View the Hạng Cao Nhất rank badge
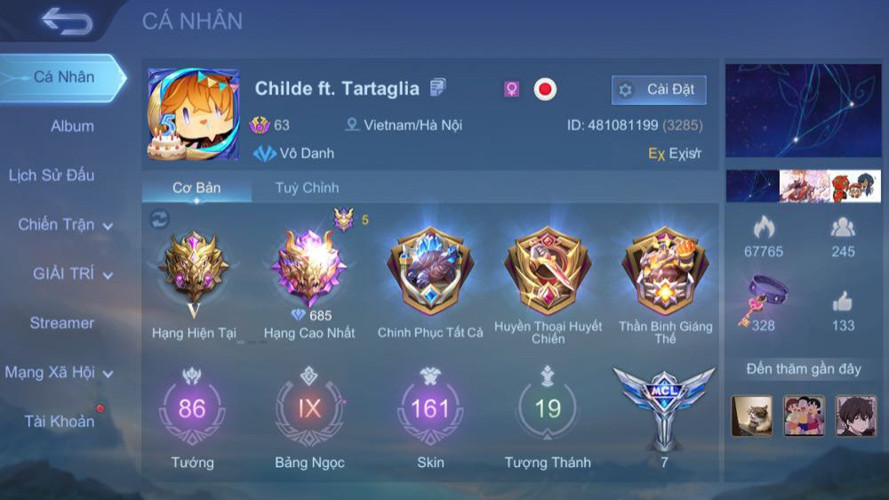Image resolution: width=889 pixels, height=500 pixels. point(309,270)
